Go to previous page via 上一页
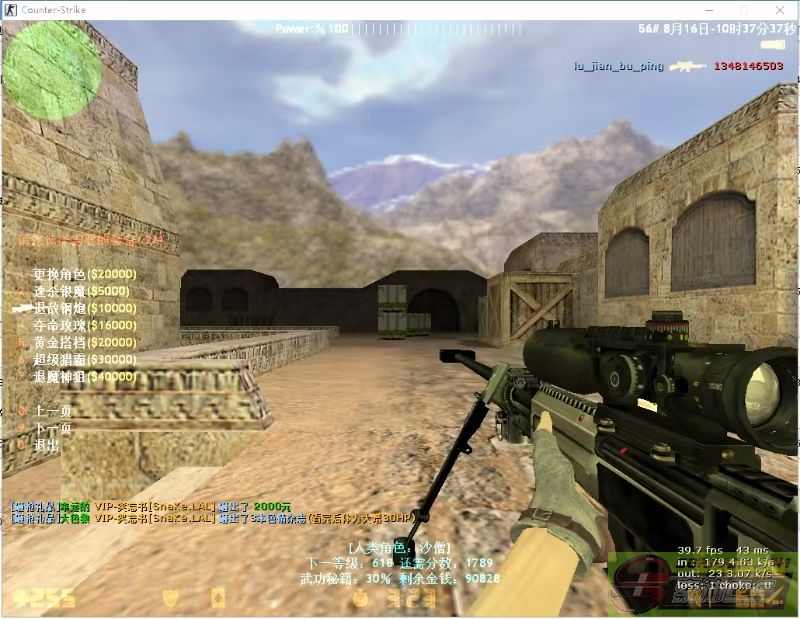Image resolution: width=800 pixels, height=619 pixels. [52, 411]
